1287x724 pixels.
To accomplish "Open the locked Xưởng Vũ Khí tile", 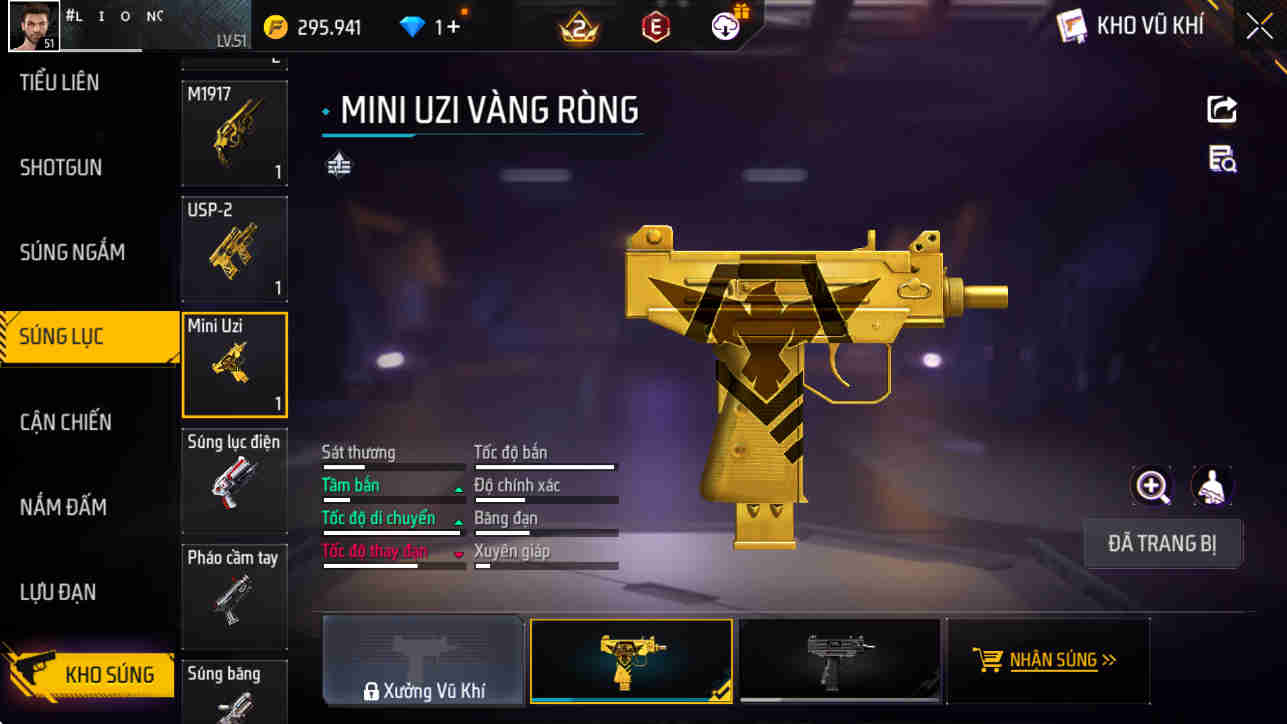I will (x=423, y=661).
